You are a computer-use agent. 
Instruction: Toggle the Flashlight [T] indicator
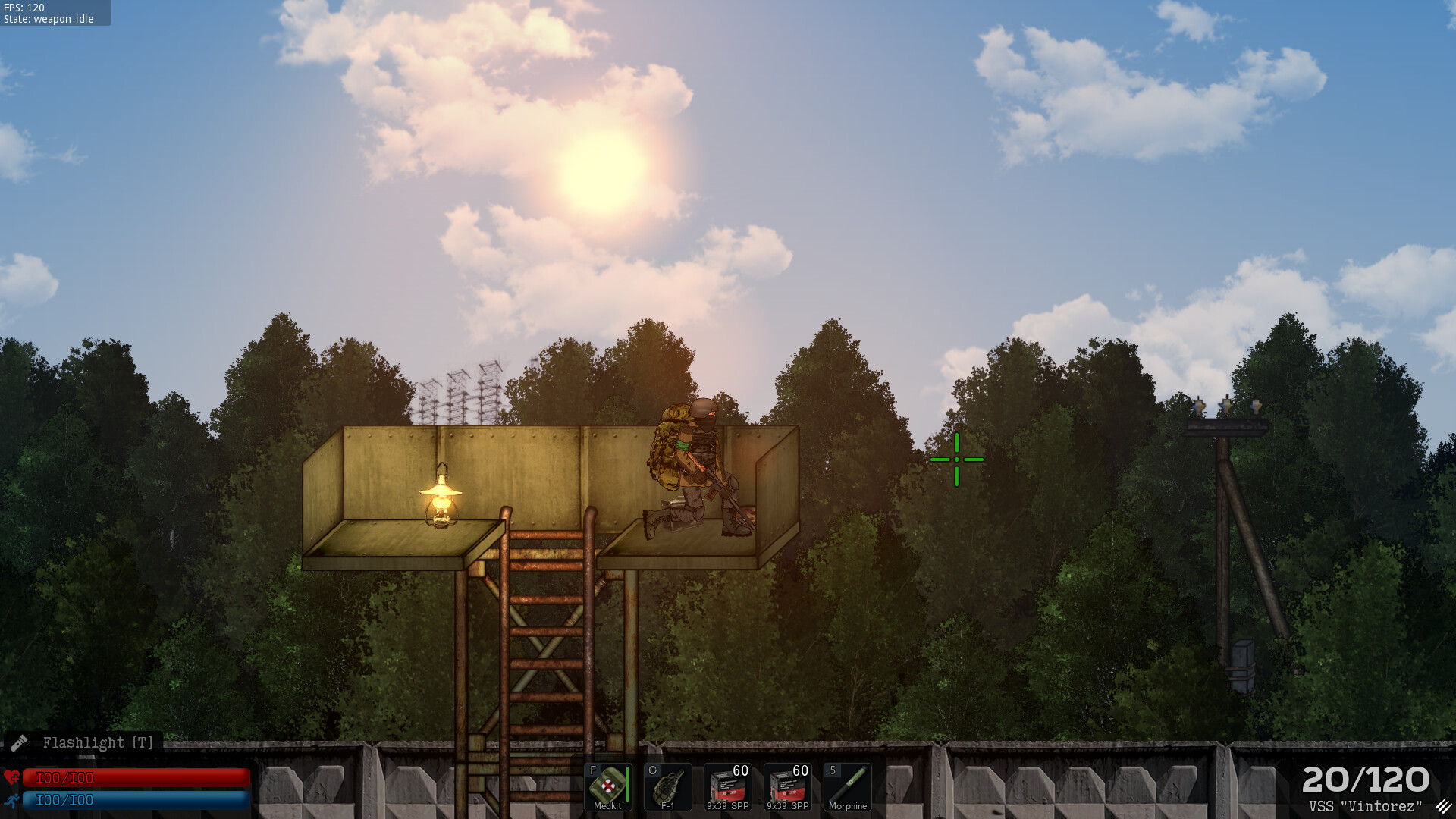click(97, 742)
